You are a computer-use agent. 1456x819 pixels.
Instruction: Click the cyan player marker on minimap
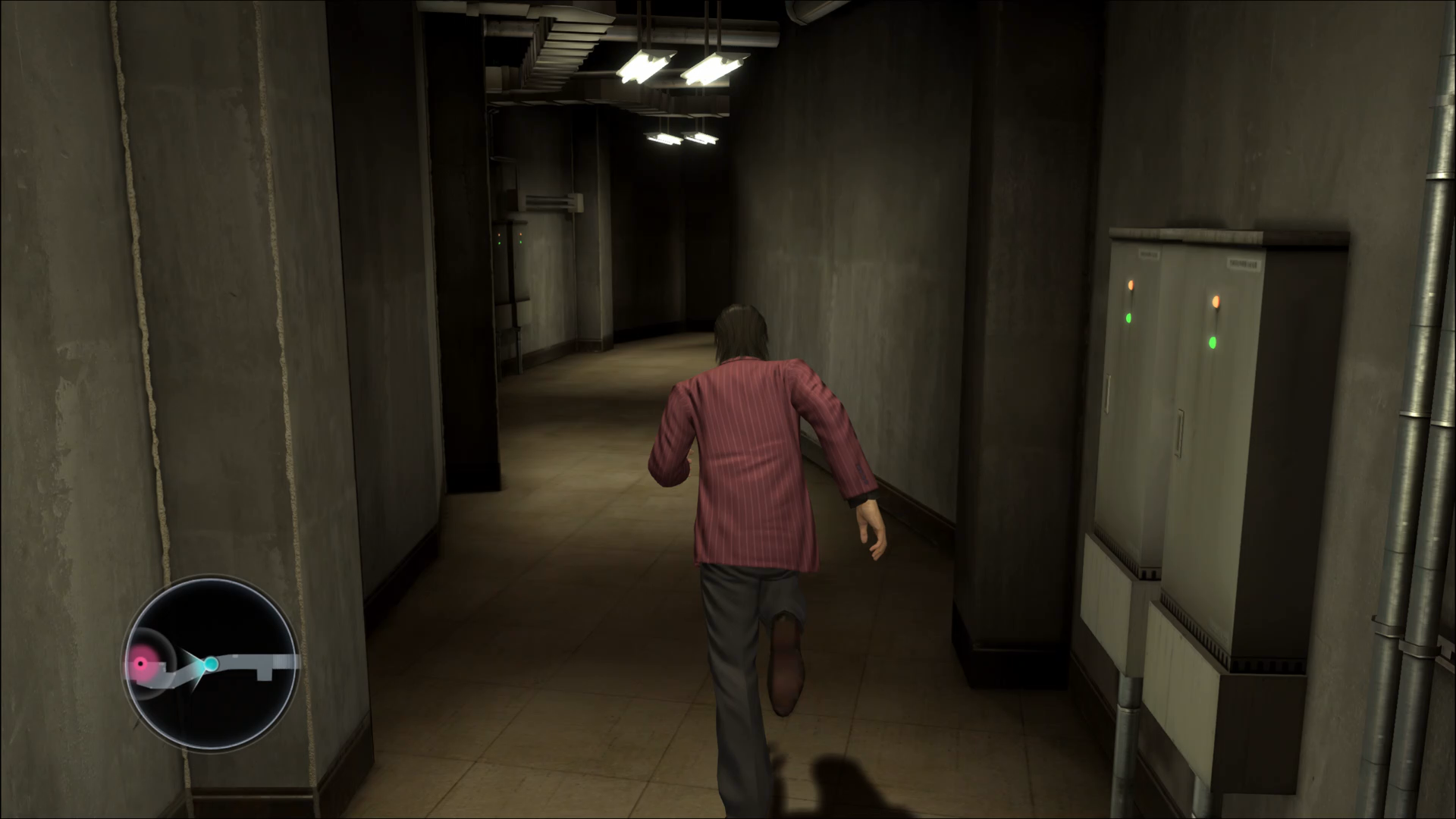tap(211, 664)
